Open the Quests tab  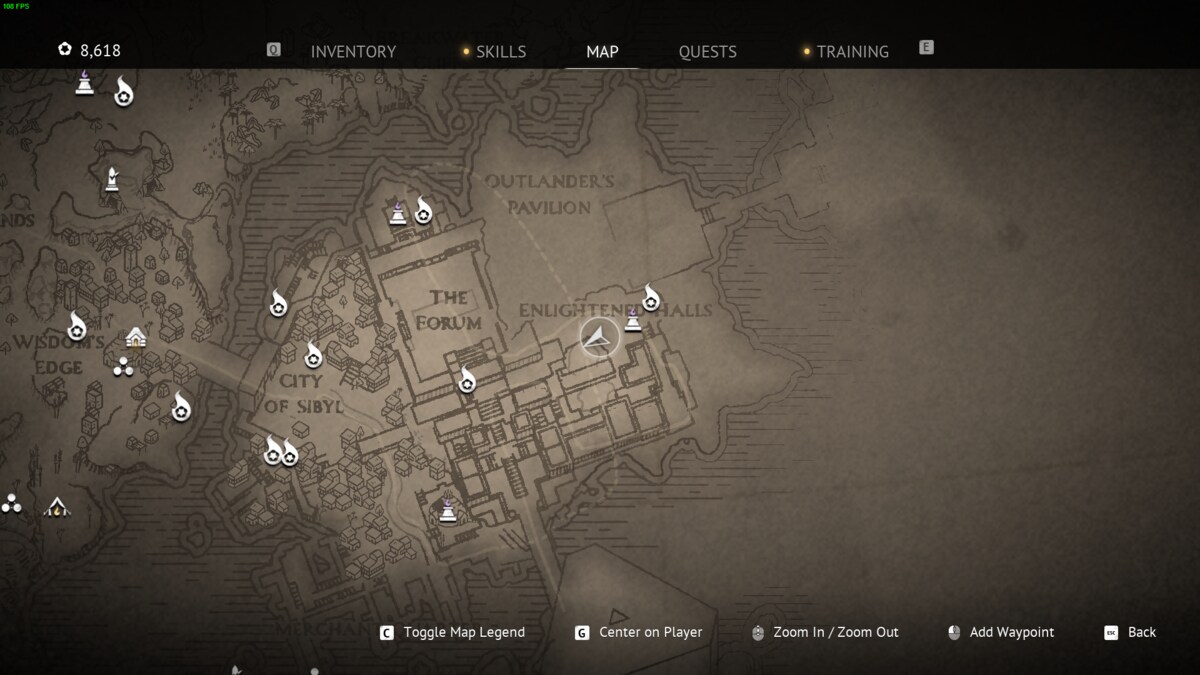pyautogui.click(x=707, y=52)
